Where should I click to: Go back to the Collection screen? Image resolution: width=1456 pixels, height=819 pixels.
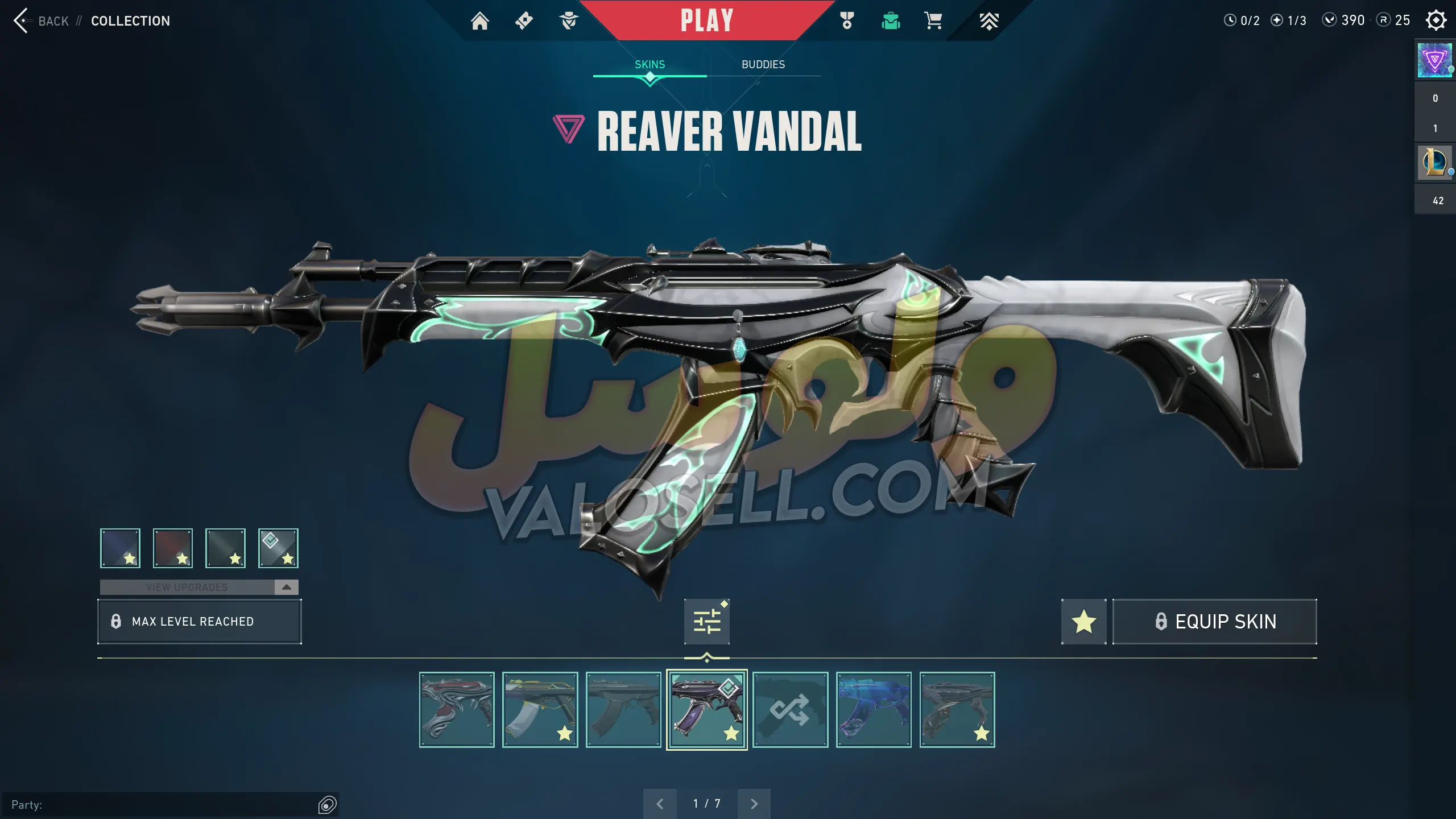40,21
